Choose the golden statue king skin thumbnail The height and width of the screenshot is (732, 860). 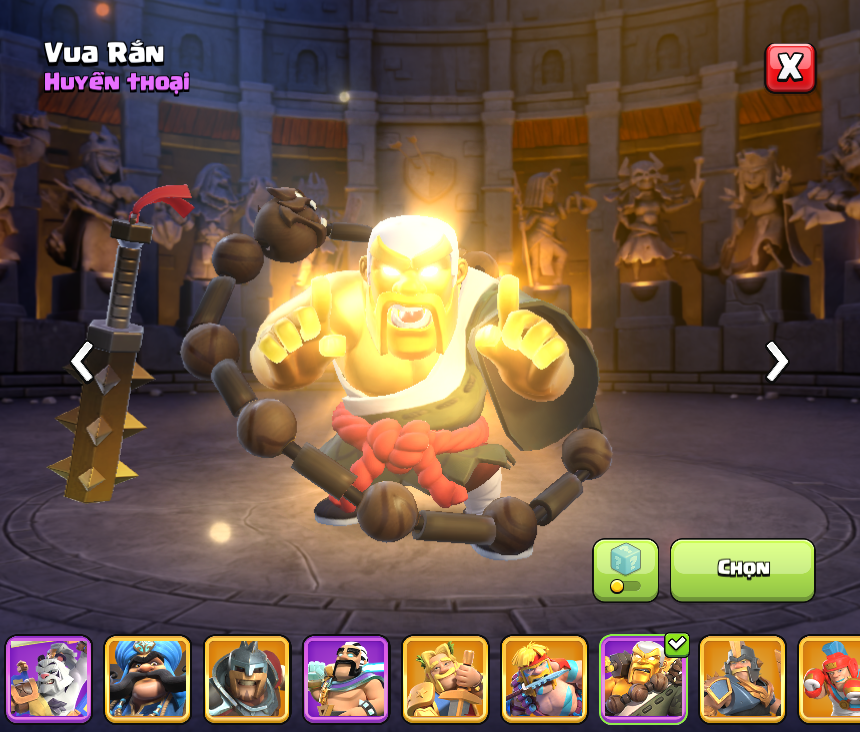(x=444, y=679)
